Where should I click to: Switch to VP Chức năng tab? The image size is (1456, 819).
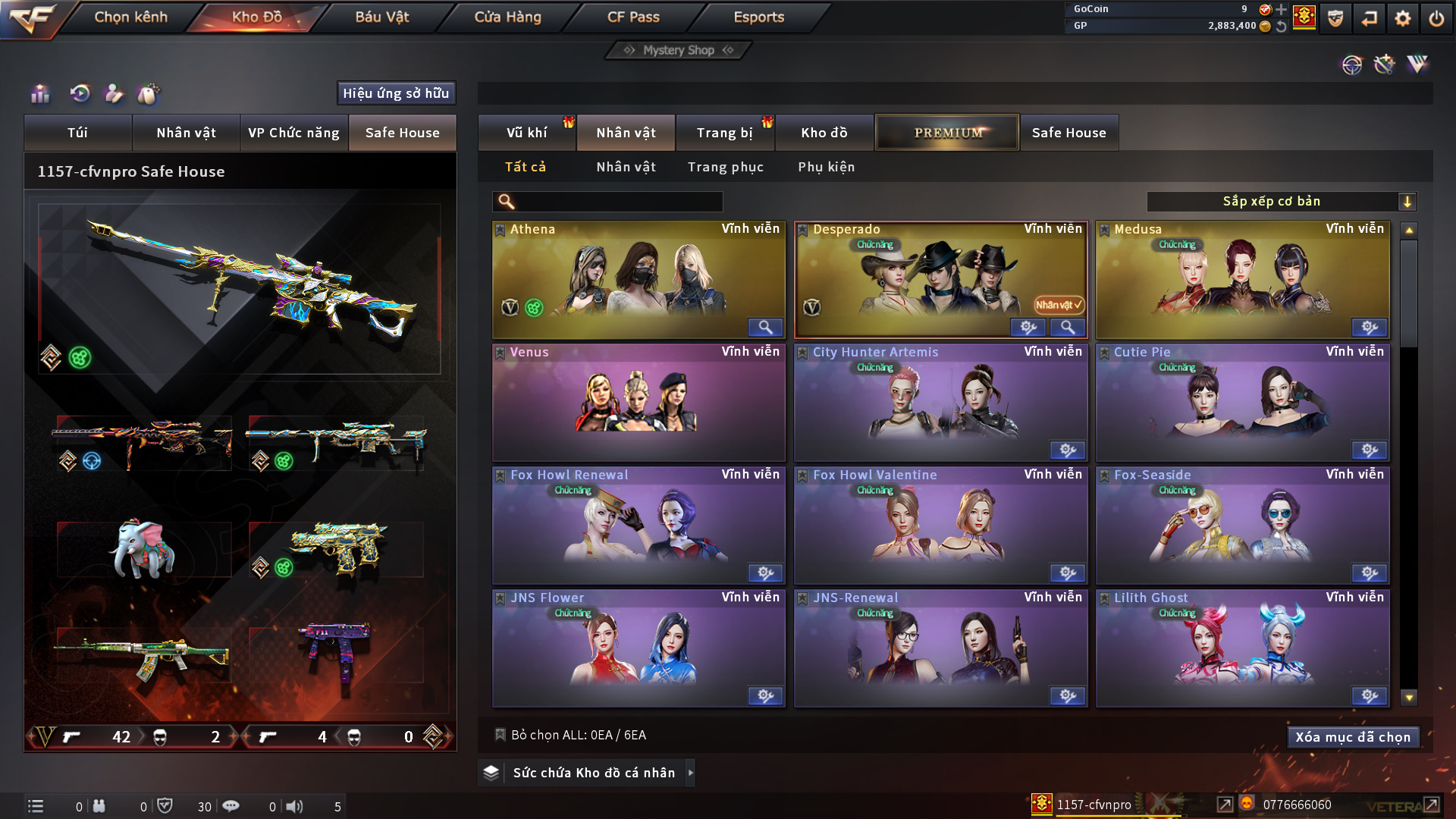293,133
